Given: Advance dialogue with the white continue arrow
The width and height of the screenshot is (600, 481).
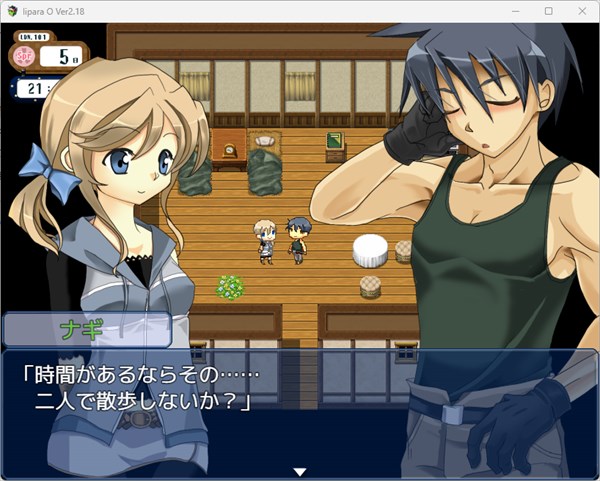Looking at the screenshot, I should (x=298, y=471).
